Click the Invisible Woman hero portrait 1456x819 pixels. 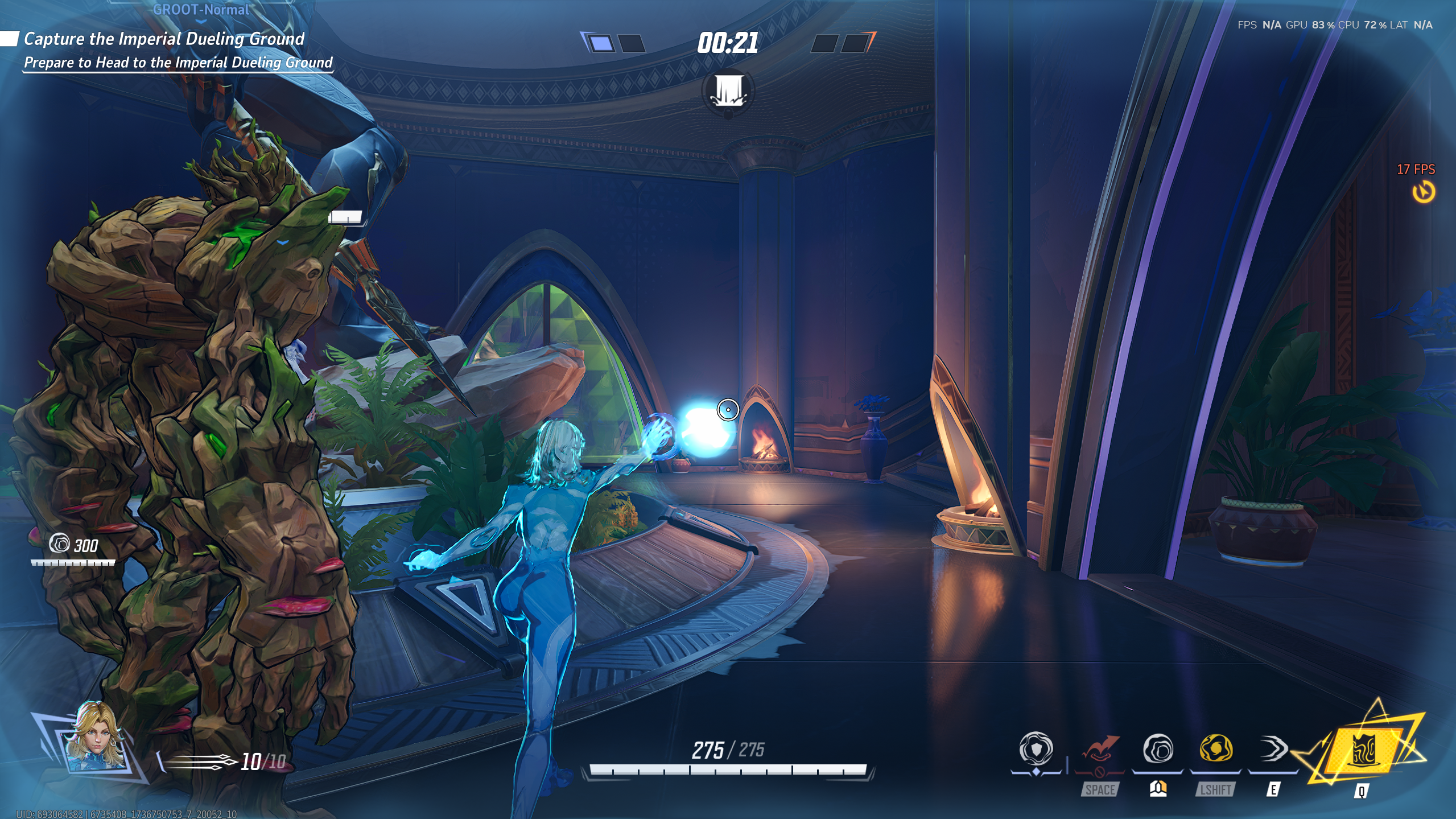click(95, 736)
